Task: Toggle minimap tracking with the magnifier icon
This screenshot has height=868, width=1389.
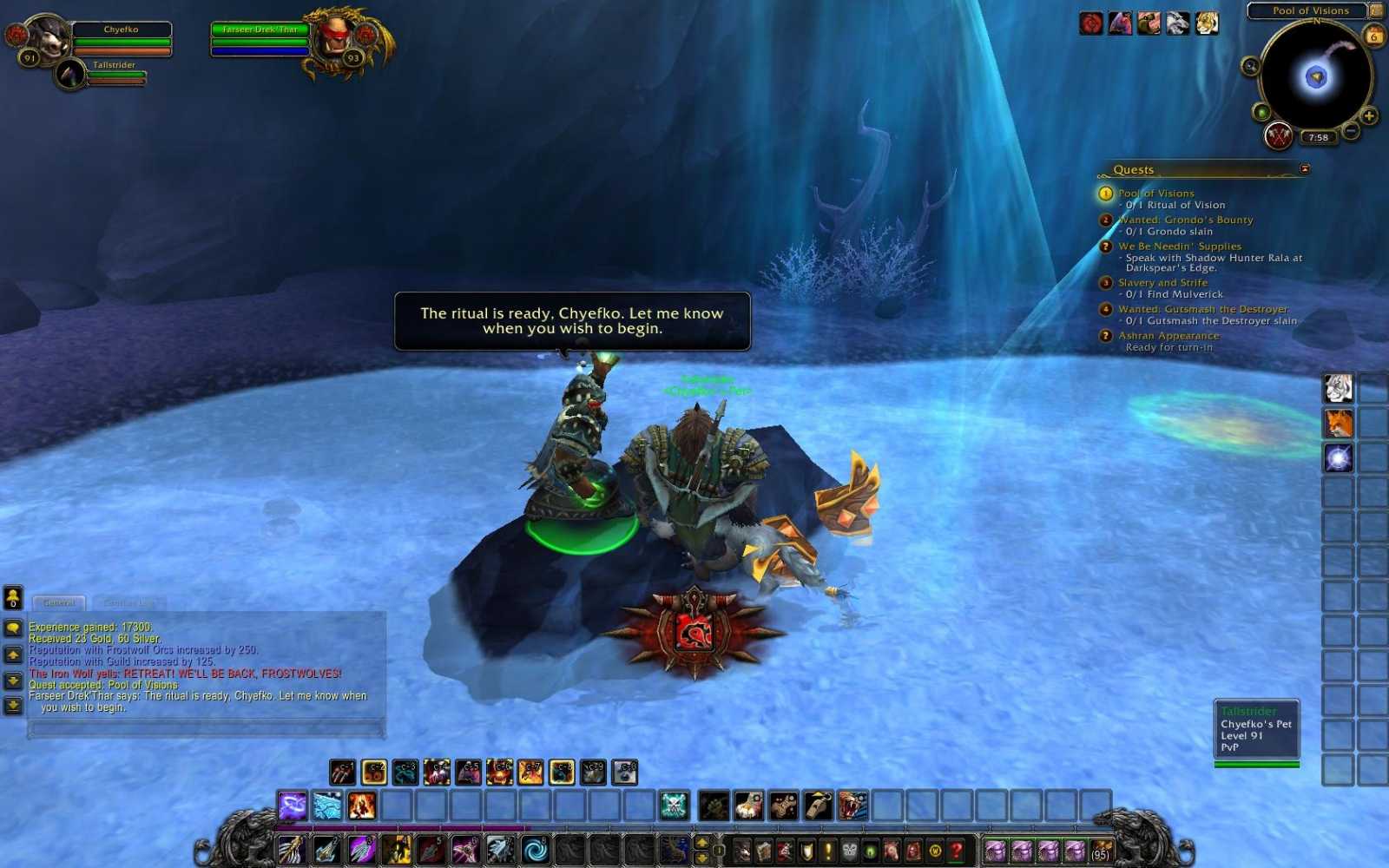Action: click(x=1250, y=67)
